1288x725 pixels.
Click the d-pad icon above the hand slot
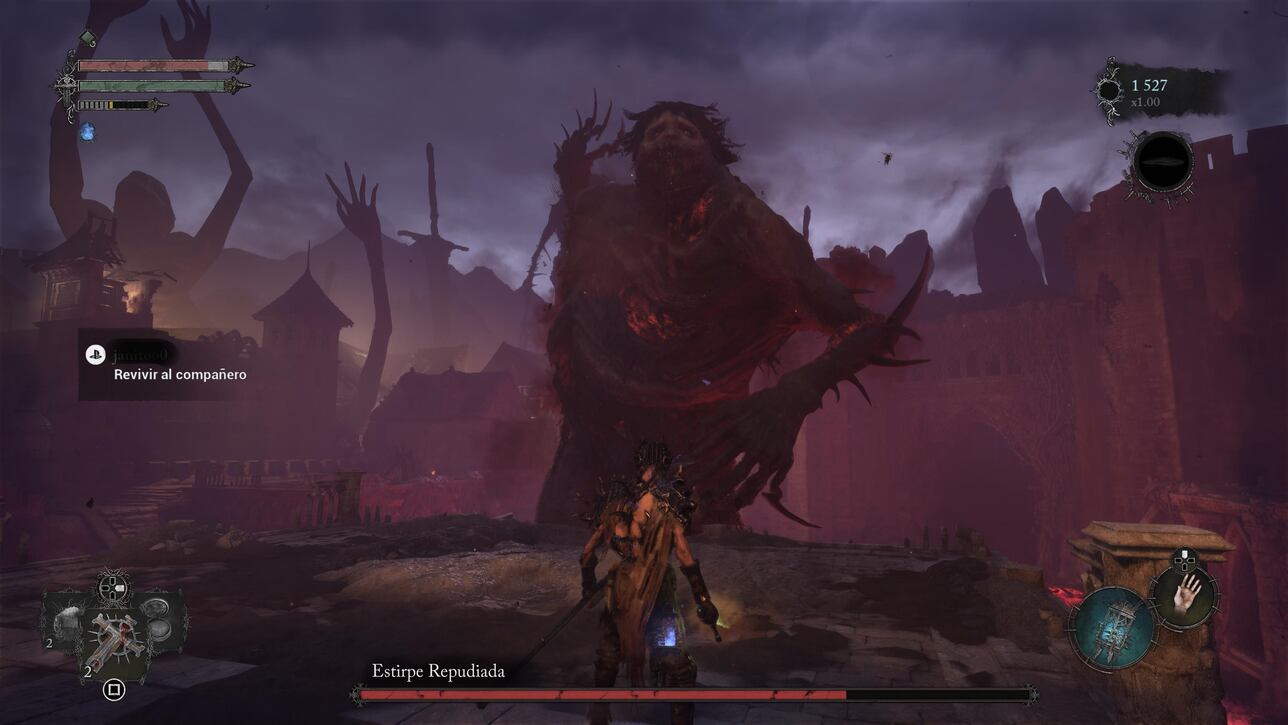coord(1184,560)
